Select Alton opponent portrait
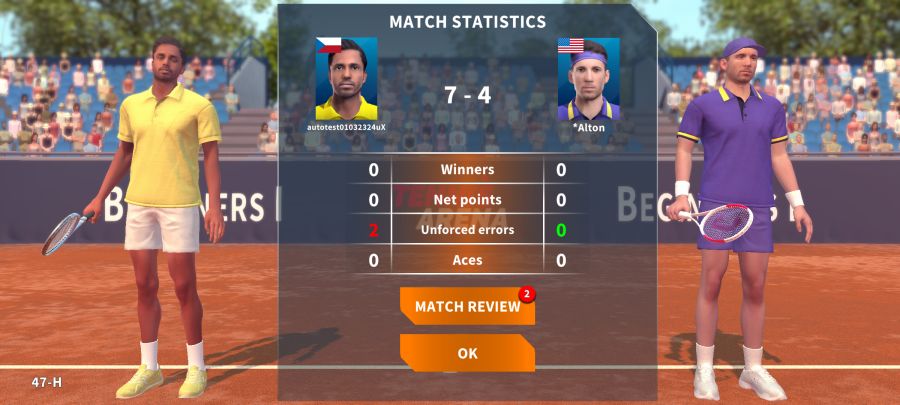 tap(588, 79)
